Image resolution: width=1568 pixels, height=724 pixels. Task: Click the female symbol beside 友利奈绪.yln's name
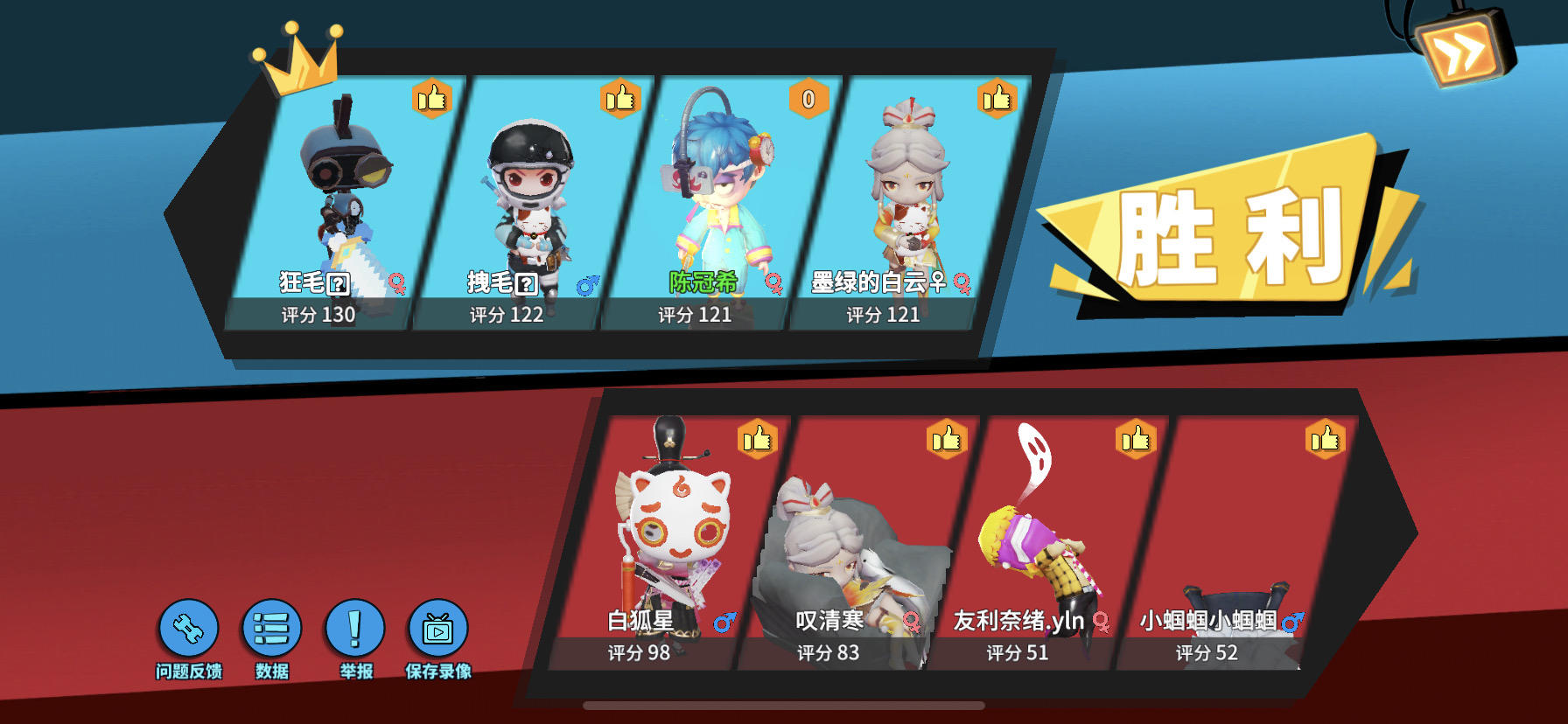(x=1102, y=623)
